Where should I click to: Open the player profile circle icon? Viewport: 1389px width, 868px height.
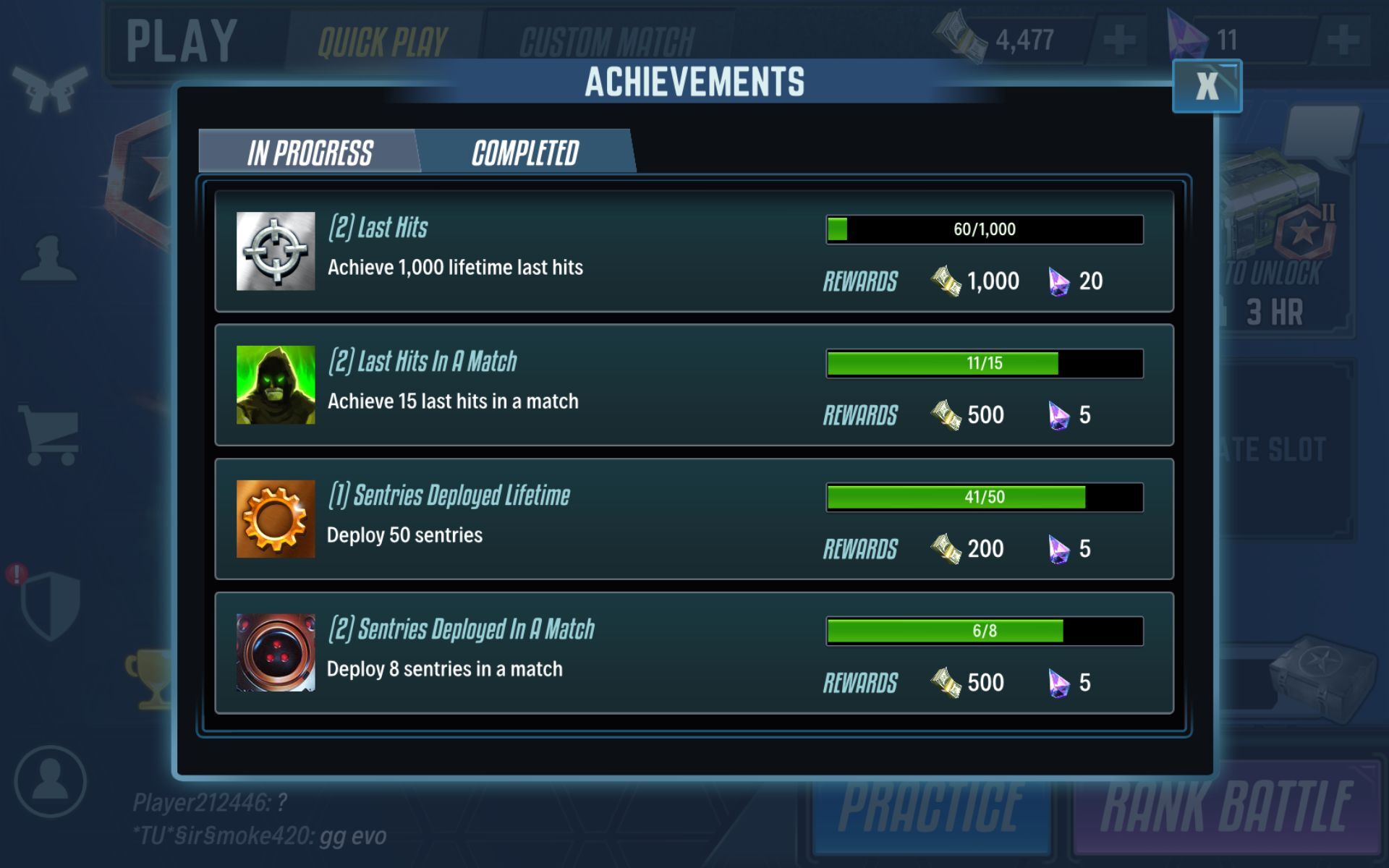[50, 782]
